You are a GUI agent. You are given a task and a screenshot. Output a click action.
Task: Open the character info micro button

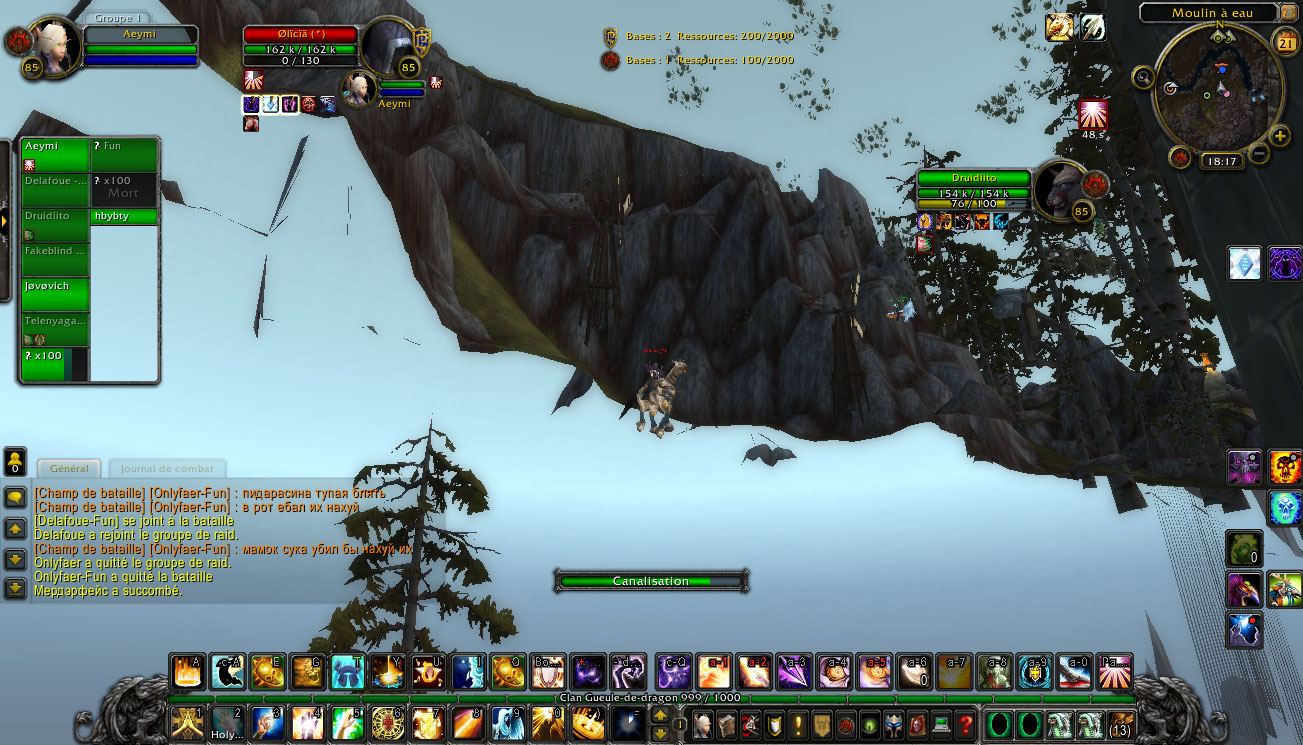703,724
